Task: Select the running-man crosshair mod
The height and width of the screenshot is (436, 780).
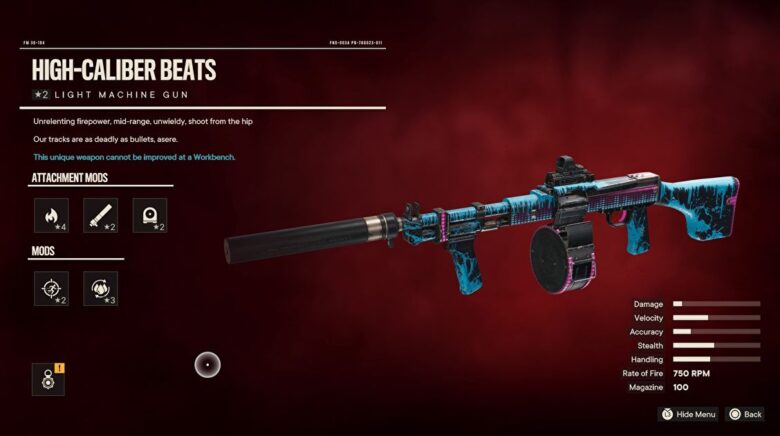Action: pos(51,288)
